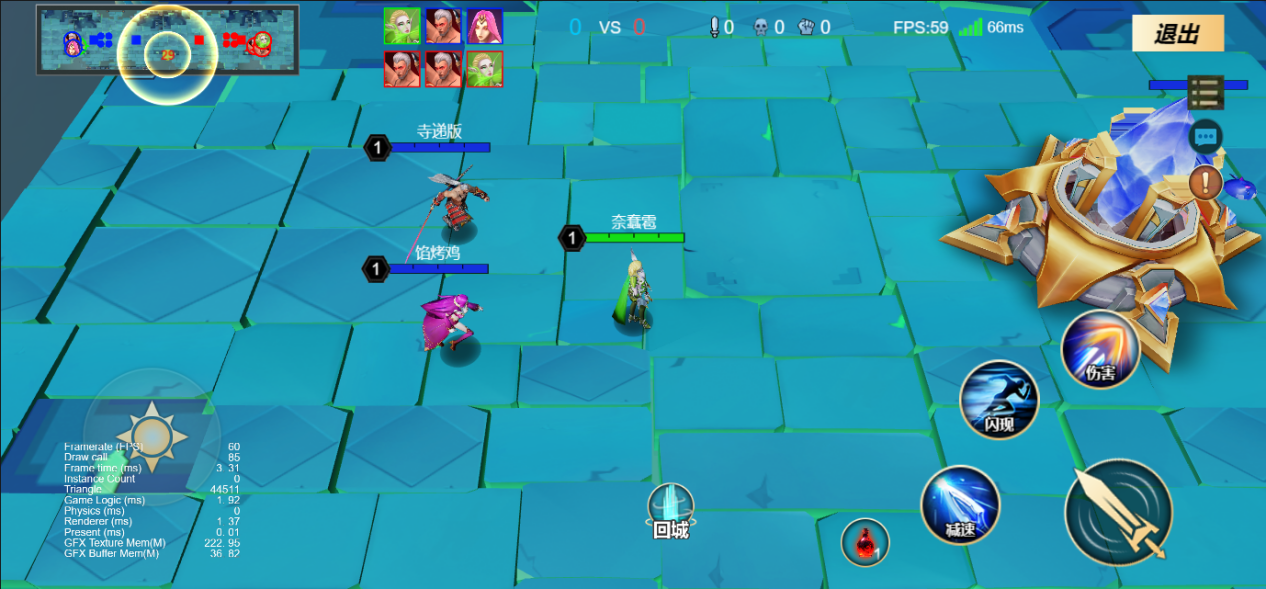Click the exclamation mark alert icon
Viewport: 1266px width, 589px height.
tap(1206, 182)
